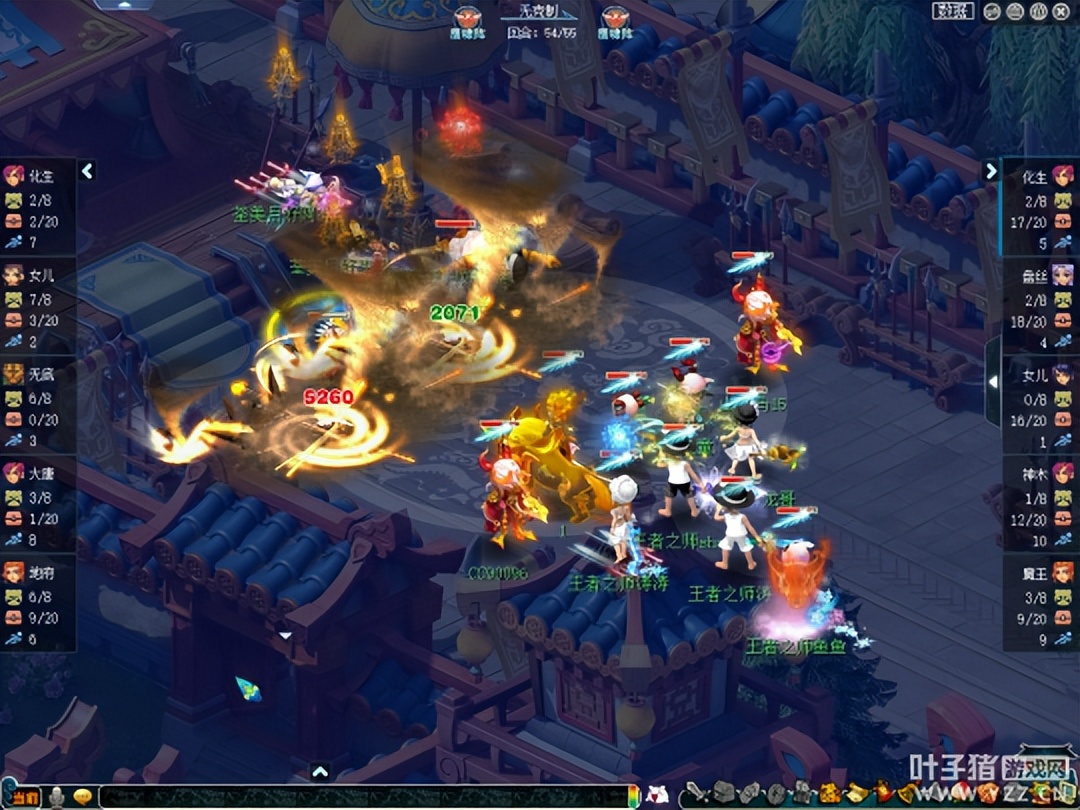
Task: Collapse the left team panel arrow
Action: pos(87,171)
